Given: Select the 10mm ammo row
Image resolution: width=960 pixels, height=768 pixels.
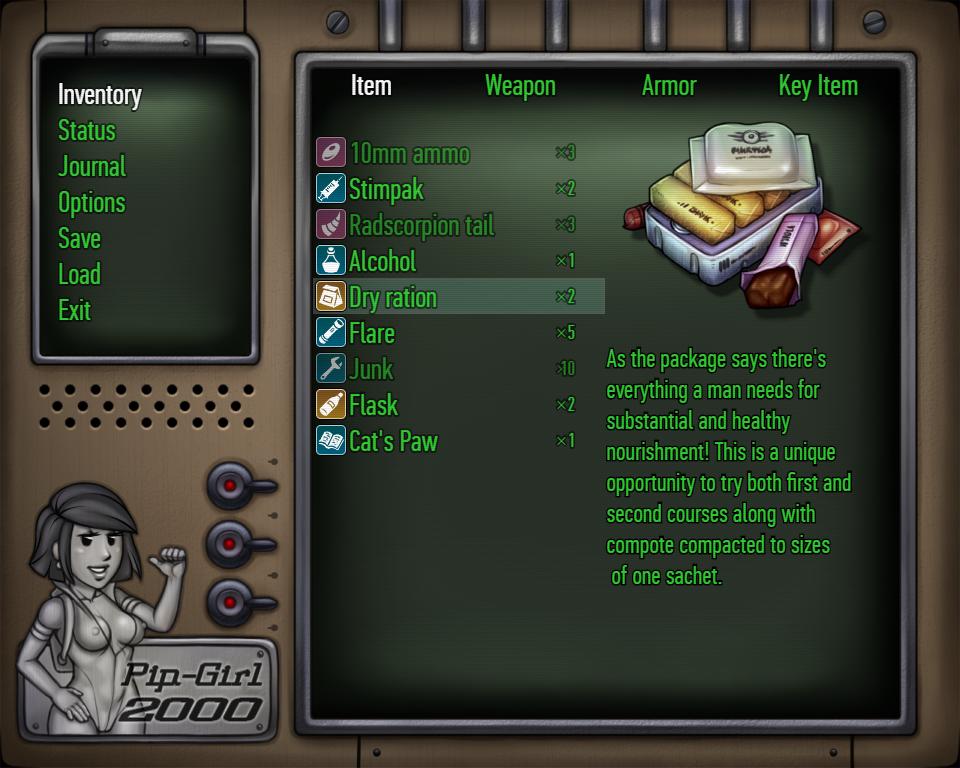Looking at the screenshot, I should tap(409, 153).
